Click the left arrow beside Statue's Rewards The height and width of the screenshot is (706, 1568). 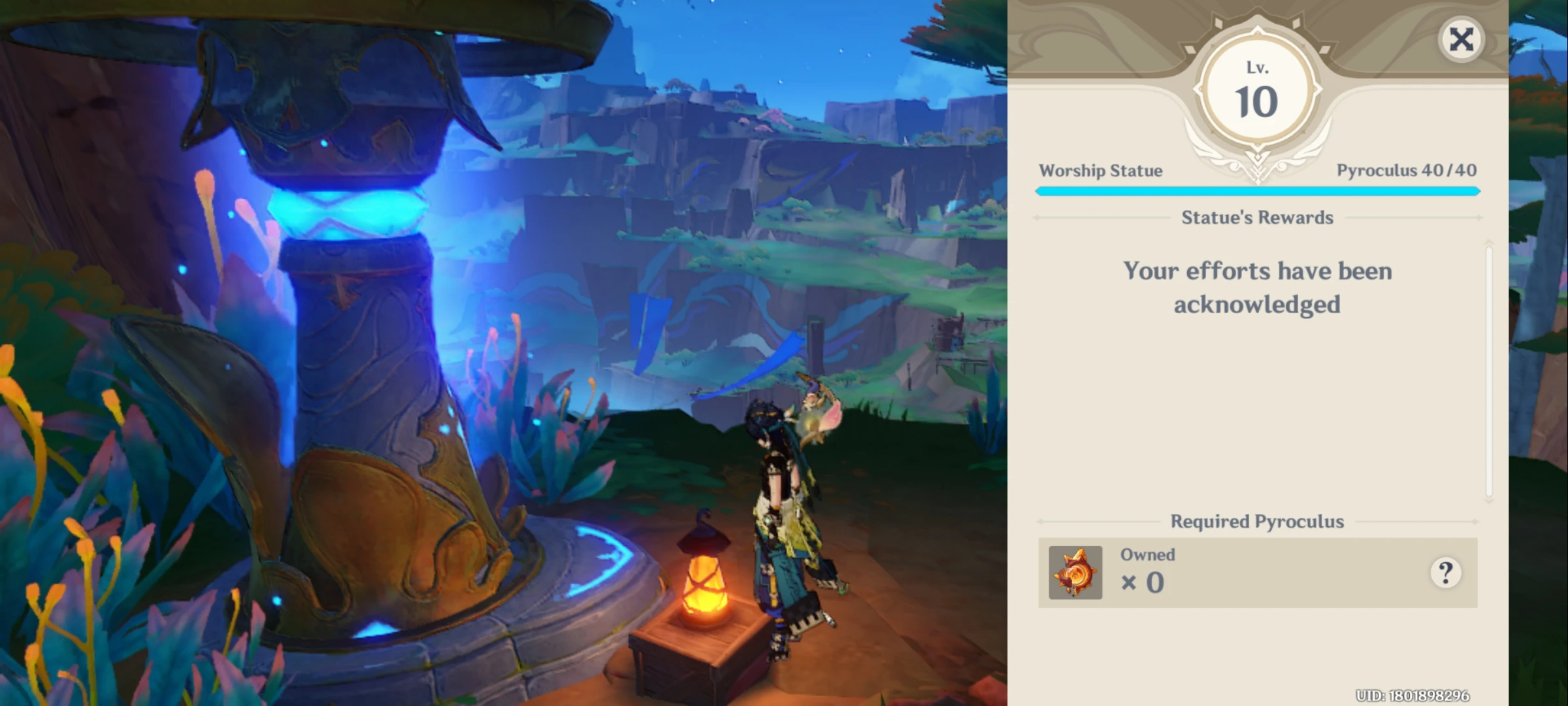tap(1039, 218)
